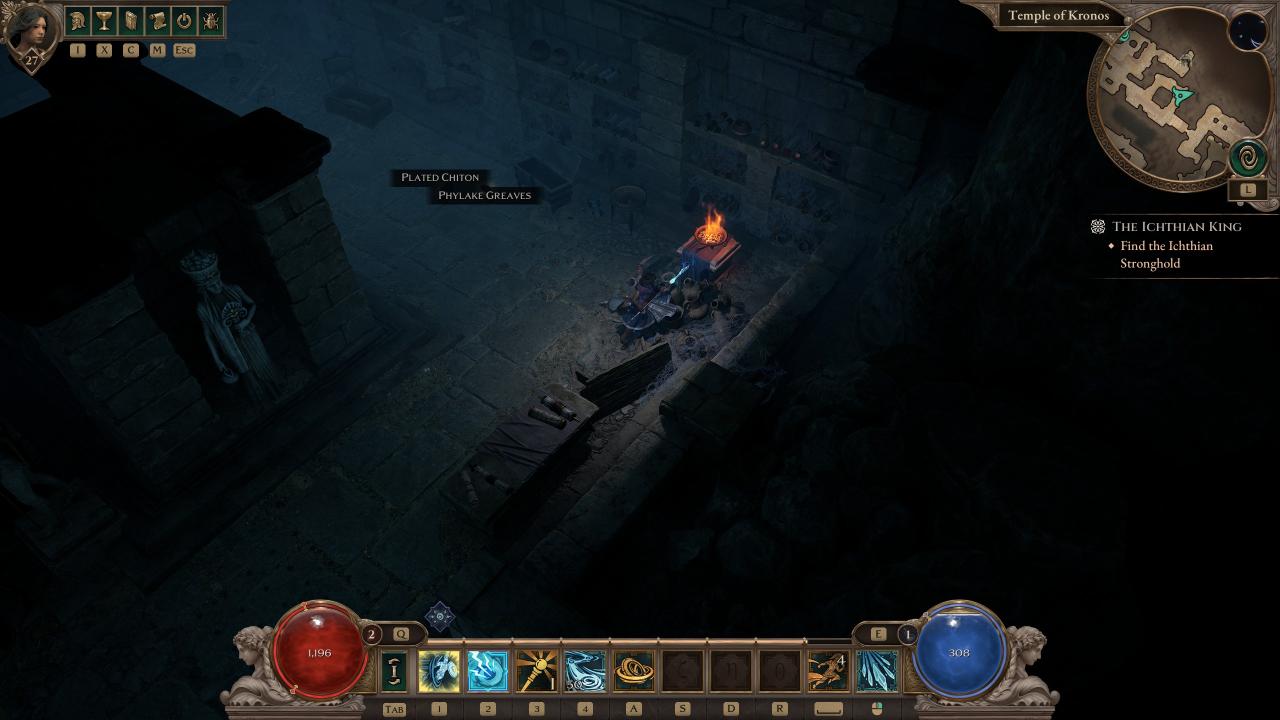1280x720 pixels.
Task: Activate the golden rings skill
Action: [x=634, y=671]
